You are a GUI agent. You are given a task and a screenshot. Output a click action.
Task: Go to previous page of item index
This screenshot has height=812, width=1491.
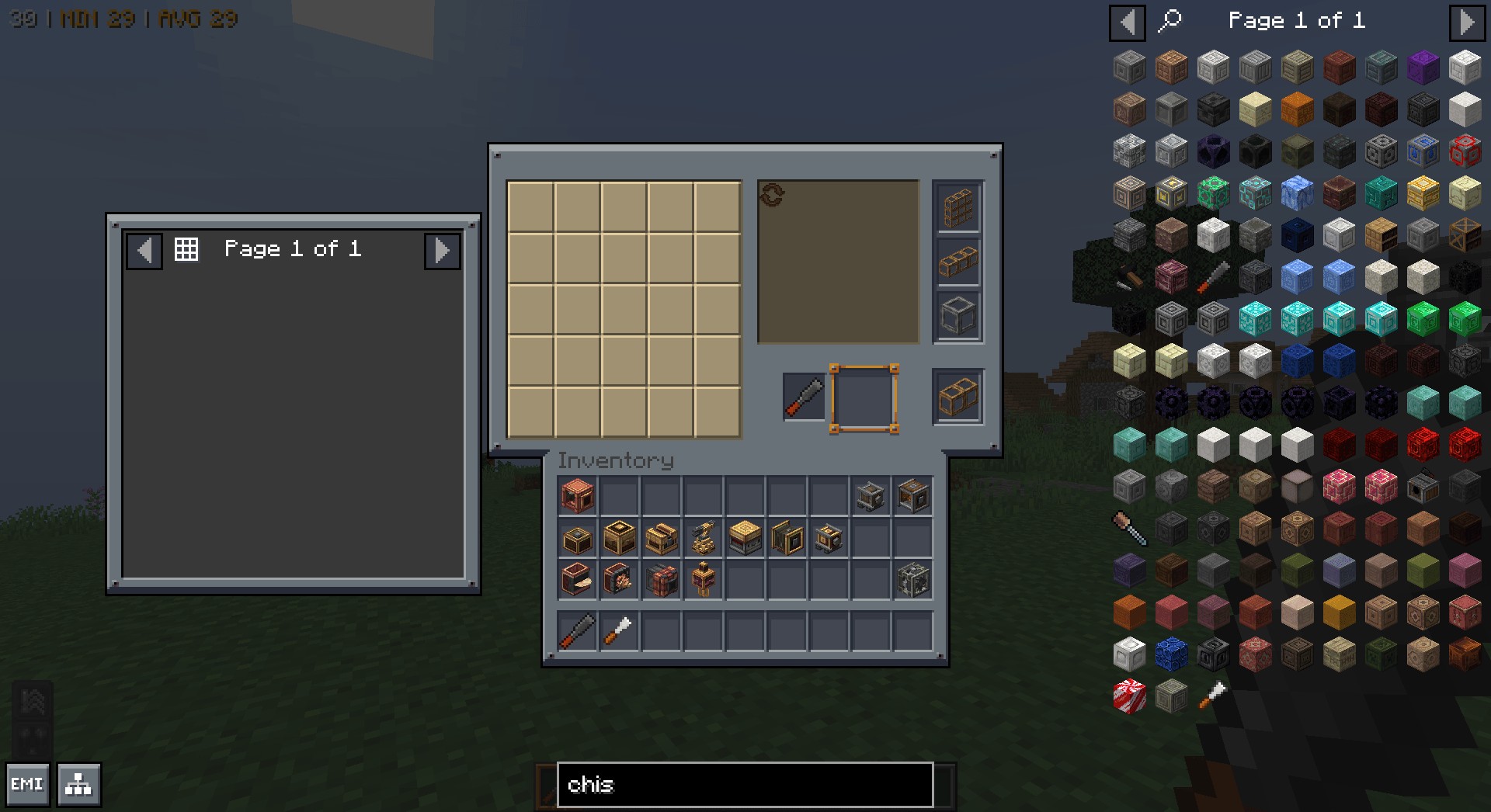[1128, 22]
